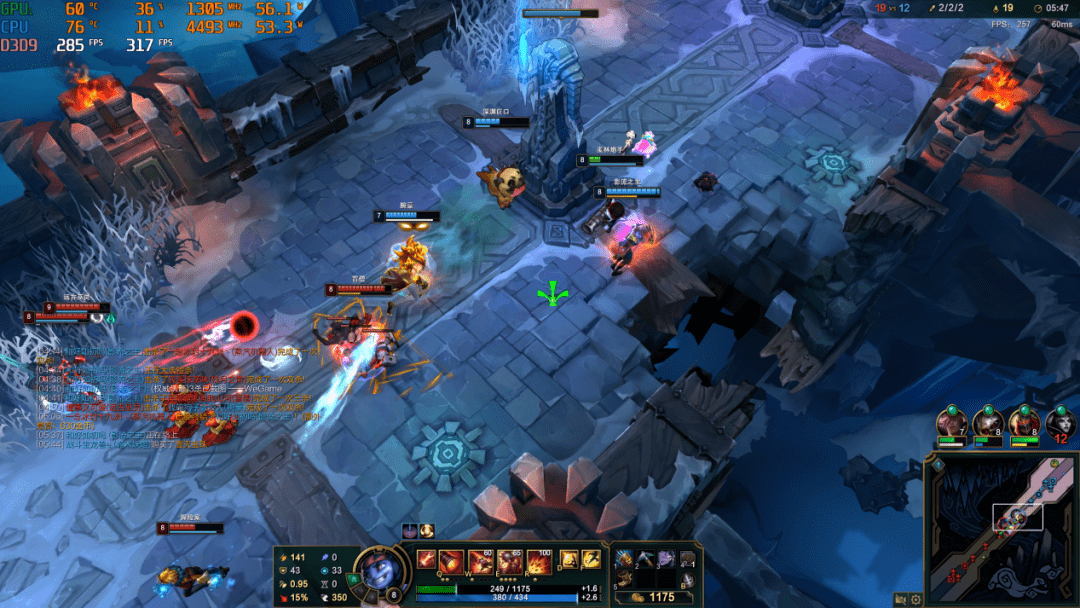Viewport: 1080px width, 608px height.
Task: Activate the W satchel charge ability
Action: point(482,561)
